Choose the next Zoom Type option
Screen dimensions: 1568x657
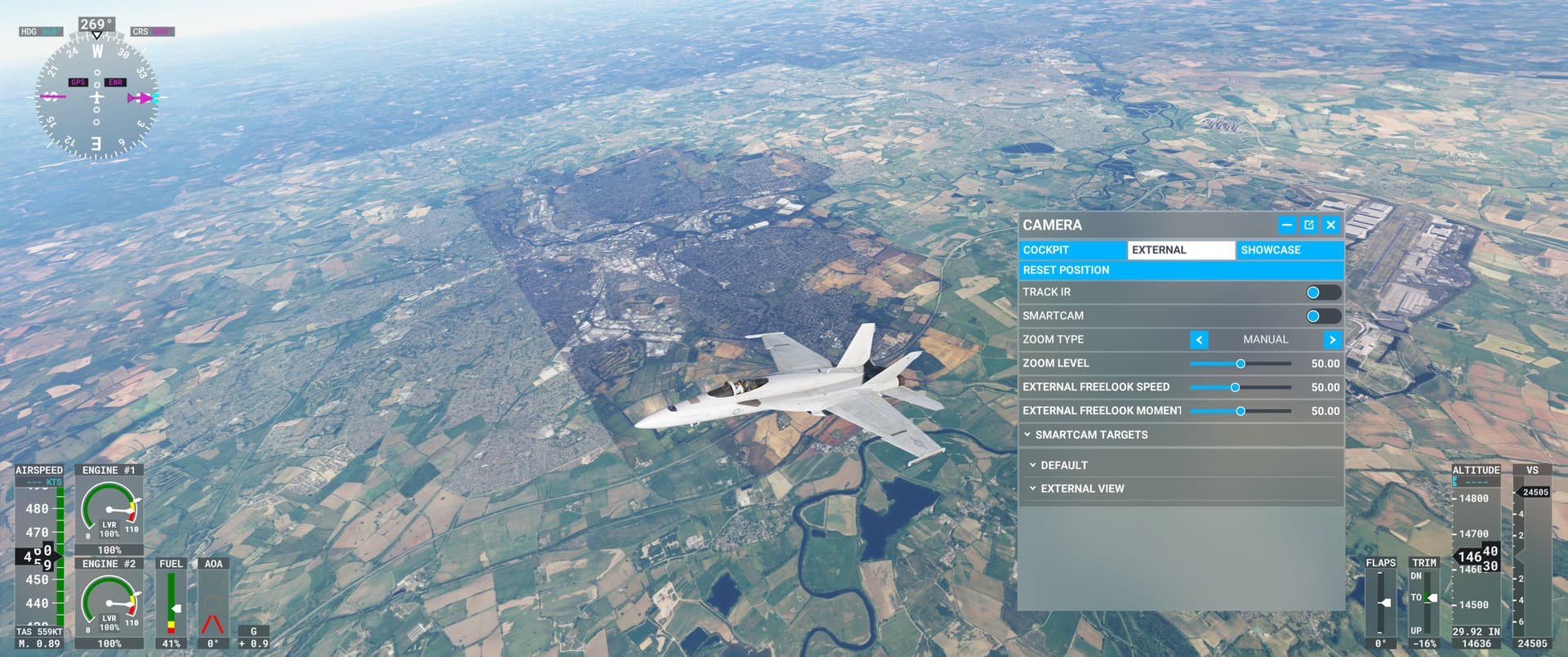(1332, 340)
